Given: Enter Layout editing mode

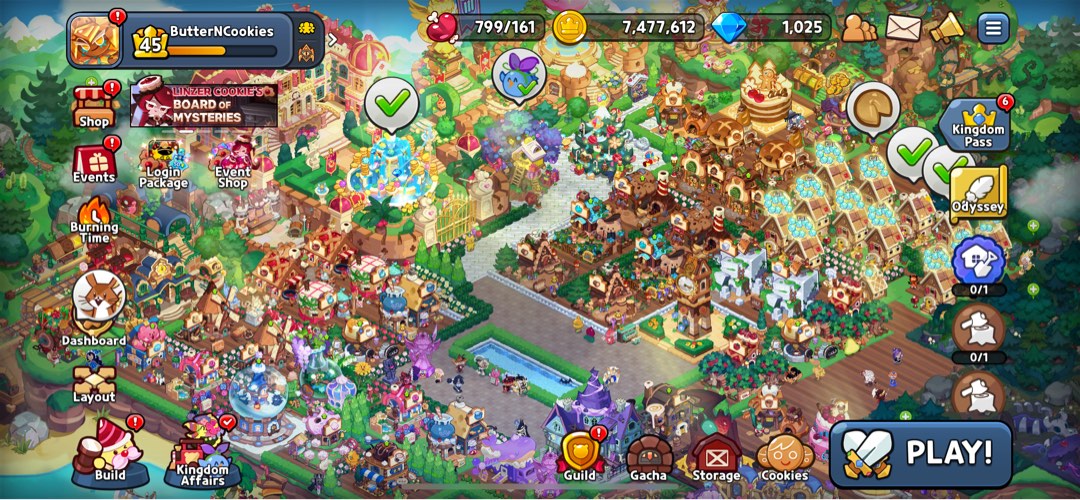Looking at the screenshot, I should click(94, 381).
